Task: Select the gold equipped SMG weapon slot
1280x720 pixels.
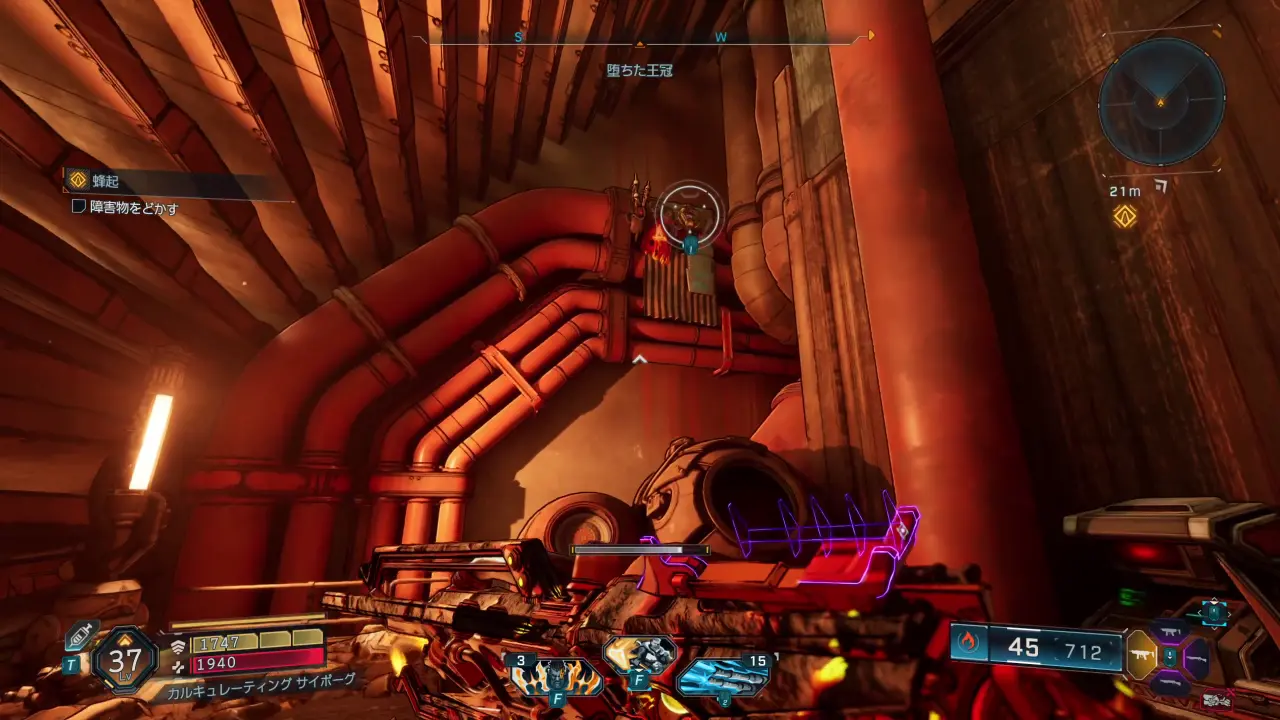Action: point(1141,655)
